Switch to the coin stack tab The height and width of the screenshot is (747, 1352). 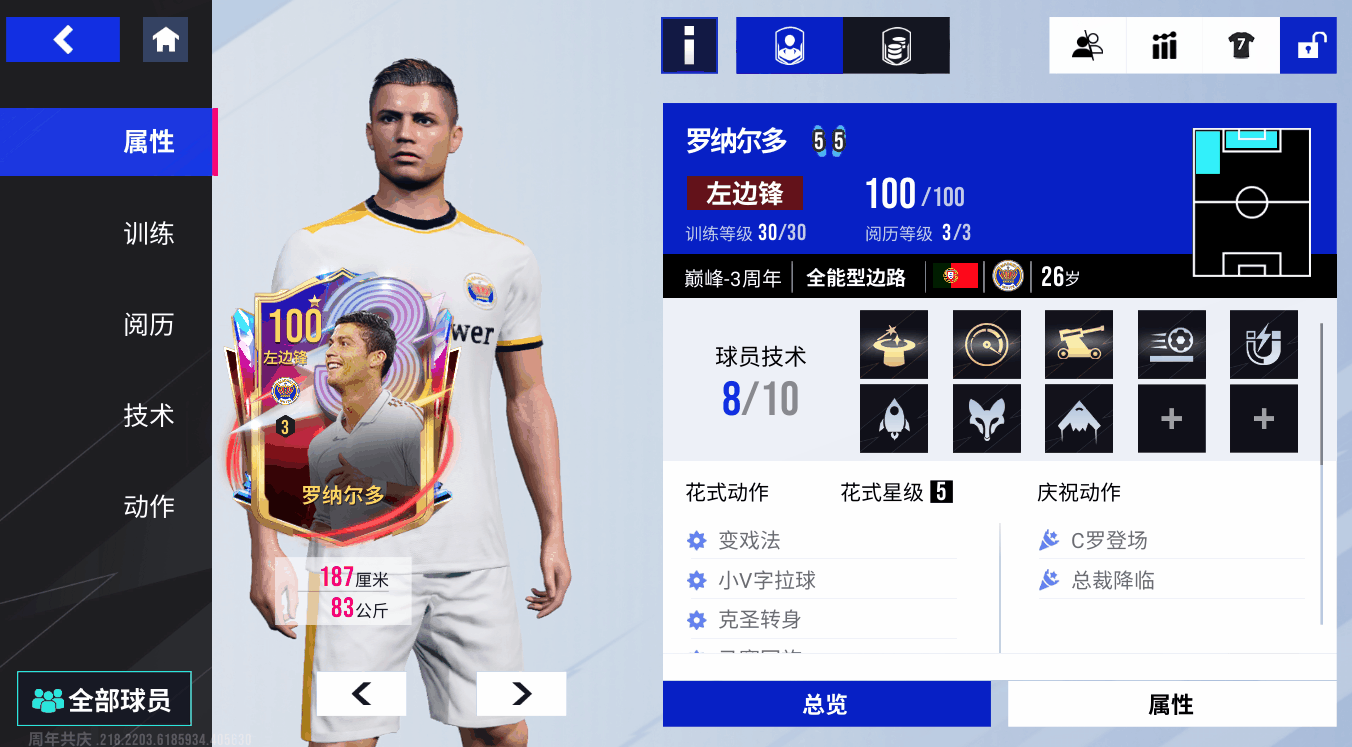pos(896,45)
